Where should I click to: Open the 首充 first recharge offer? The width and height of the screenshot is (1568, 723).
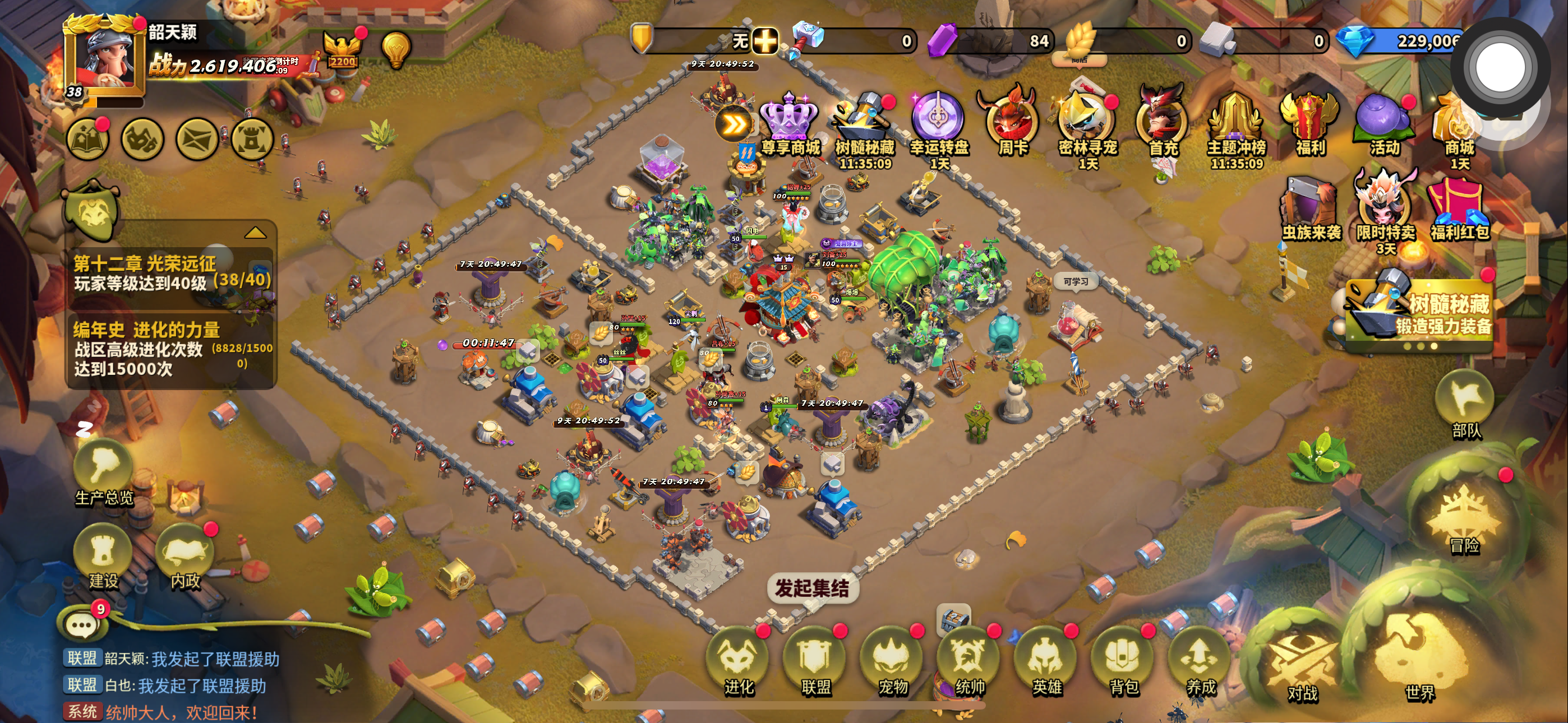tap(1163, 125)
